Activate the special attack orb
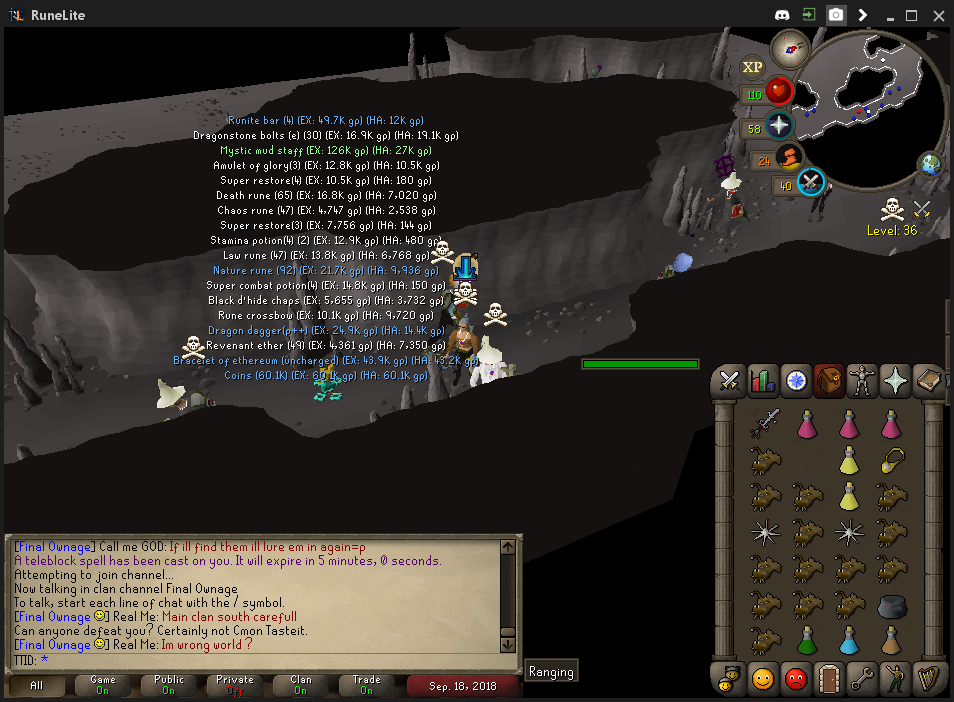 point(811,183)
